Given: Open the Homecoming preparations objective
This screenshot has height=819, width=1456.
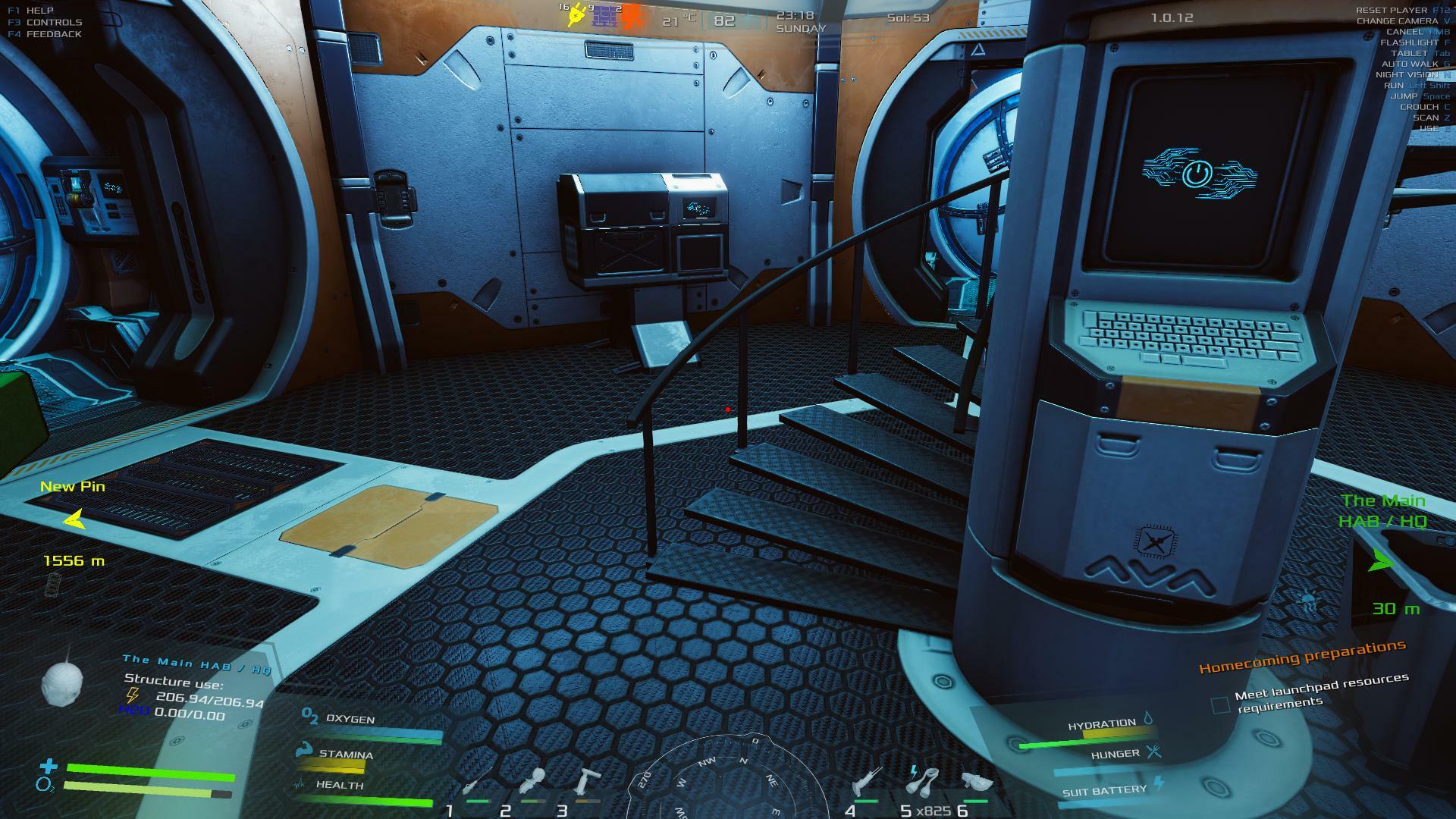Looking at the screenshot, I should point(1301,657).
